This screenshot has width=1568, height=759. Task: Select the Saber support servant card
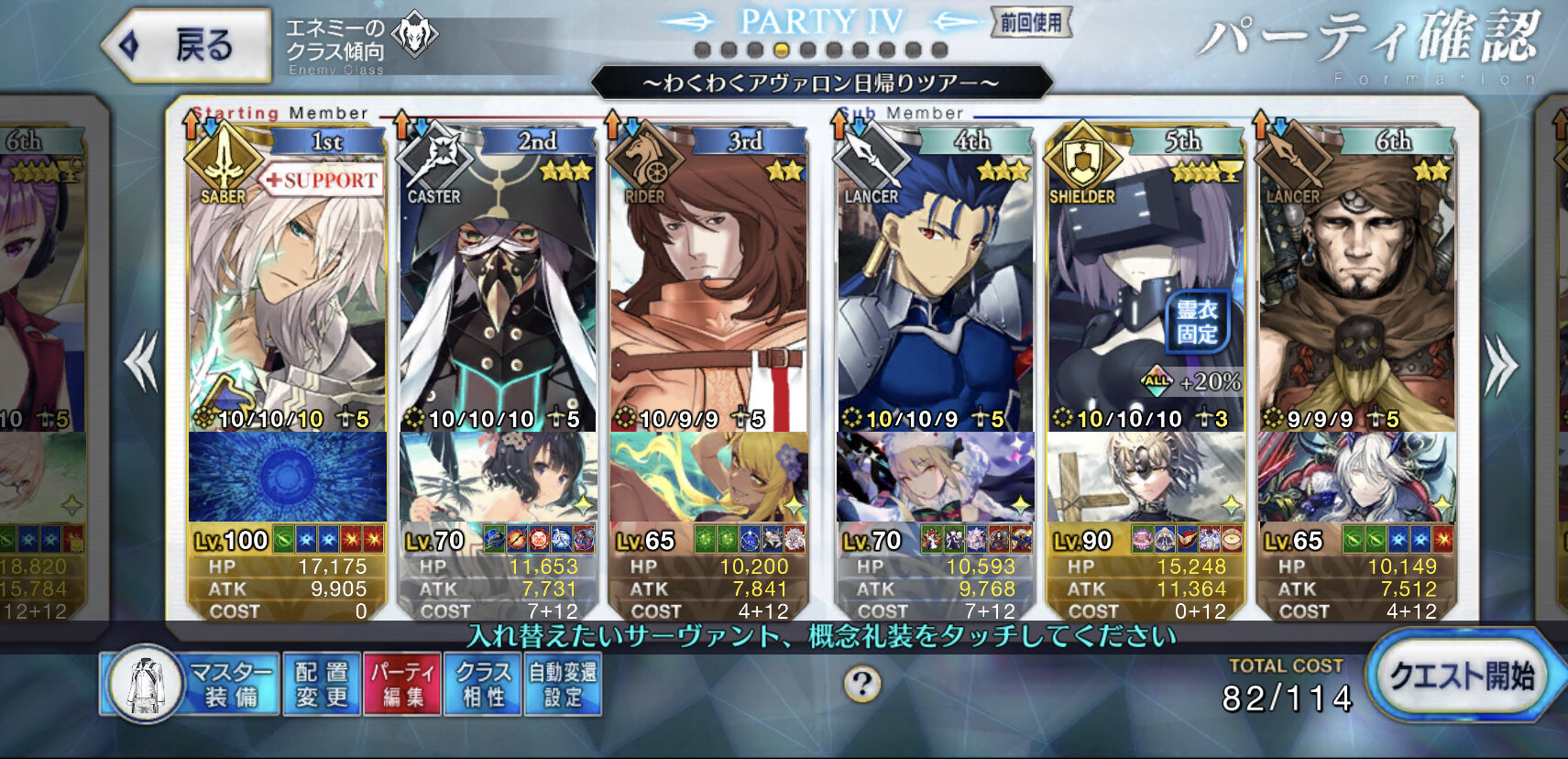tap(287, 284)
